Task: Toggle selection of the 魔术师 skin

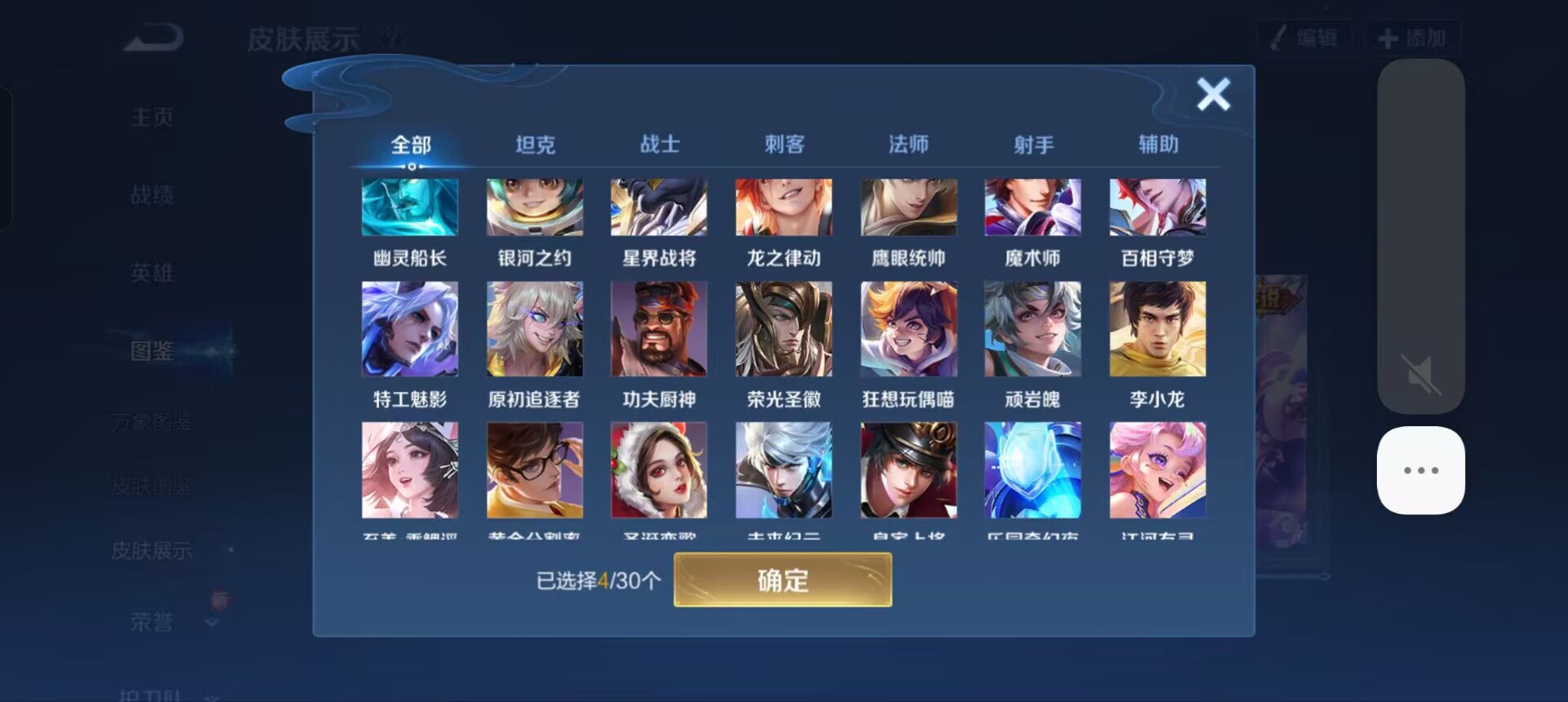Action: point(1033,207)
